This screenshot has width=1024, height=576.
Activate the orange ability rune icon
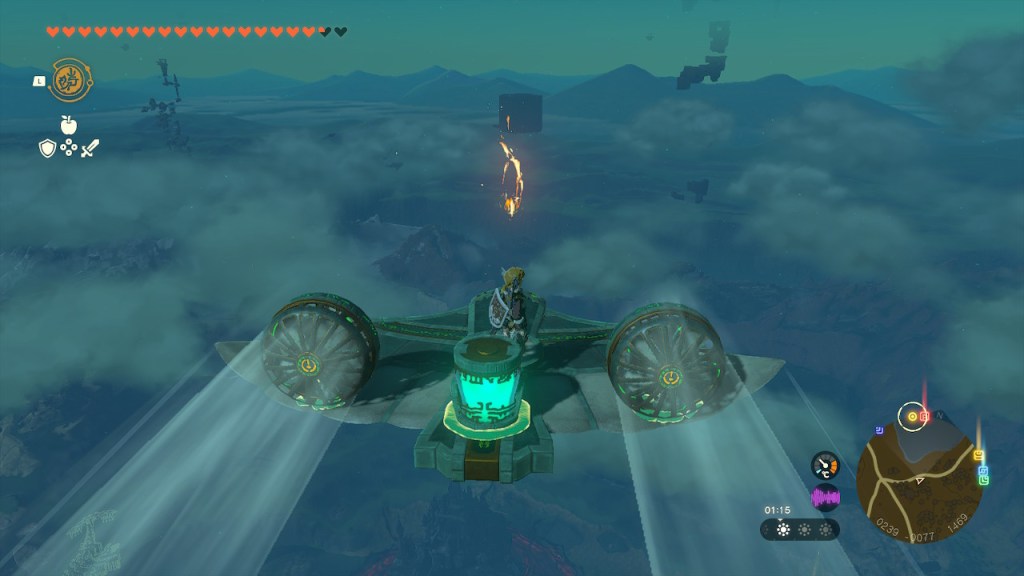click(x=66, y=78)
